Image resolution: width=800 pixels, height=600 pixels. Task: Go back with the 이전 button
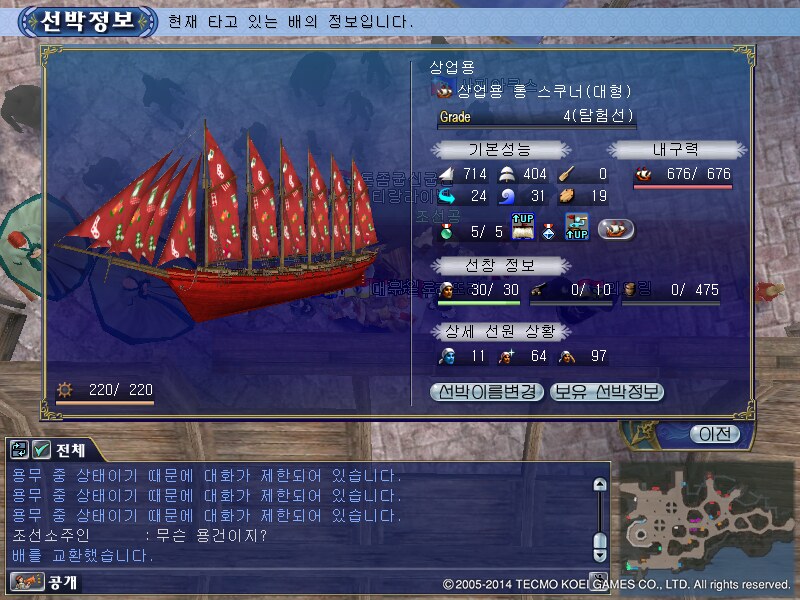click(715, 434)
